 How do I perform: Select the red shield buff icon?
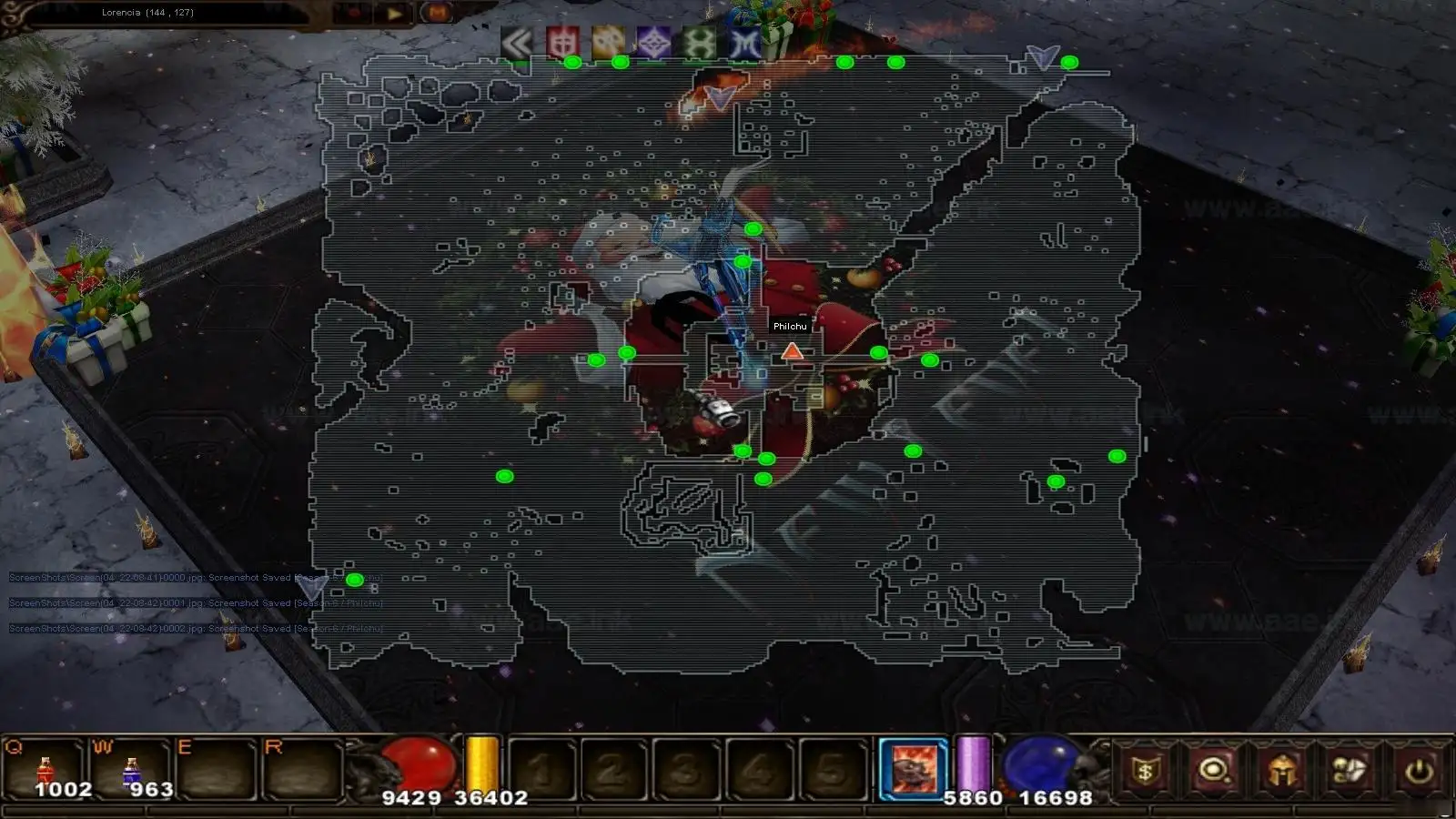(562, 43)
